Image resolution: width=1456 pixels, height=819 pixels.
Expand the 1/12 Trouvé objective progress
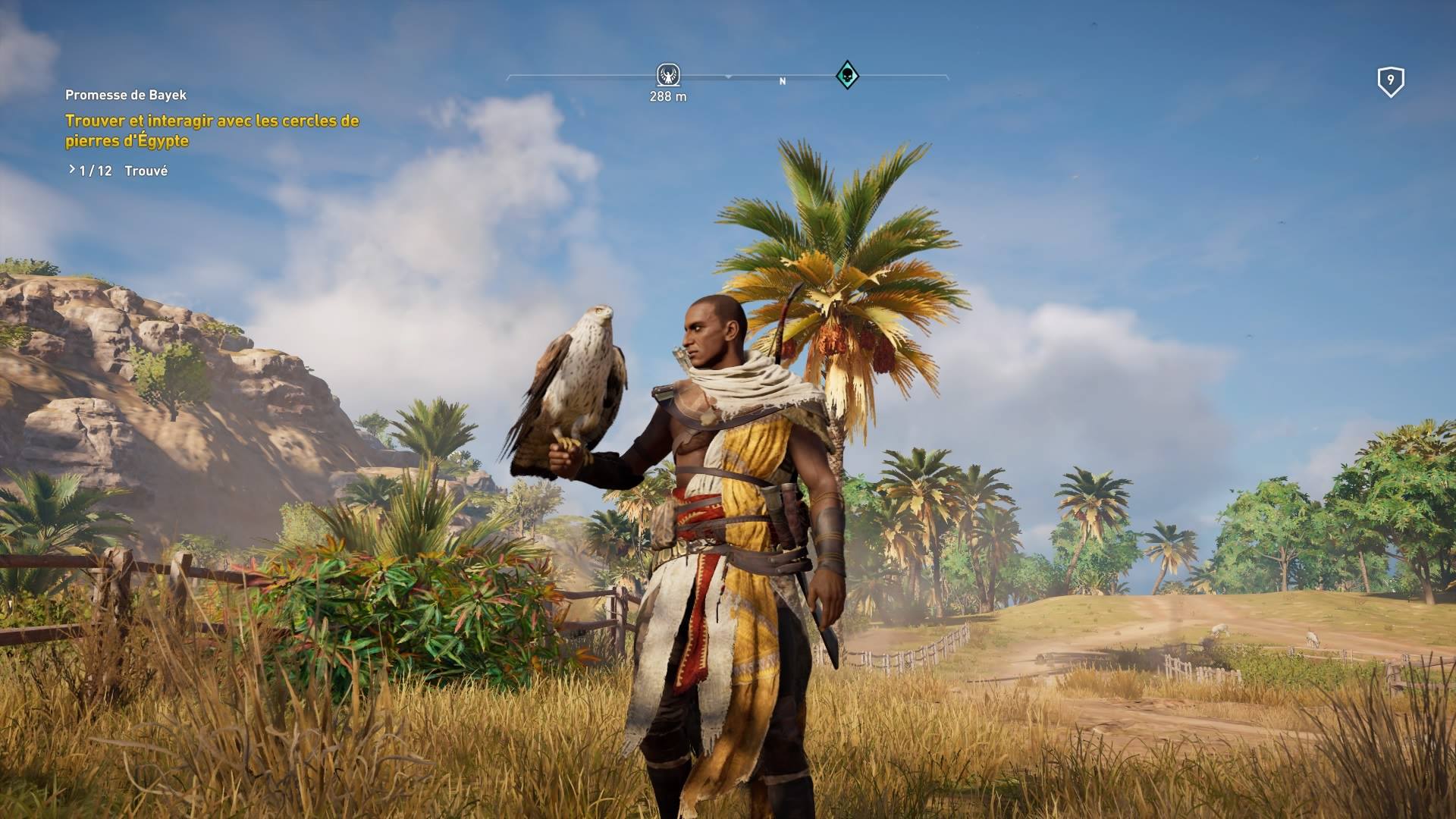[118, 171]
